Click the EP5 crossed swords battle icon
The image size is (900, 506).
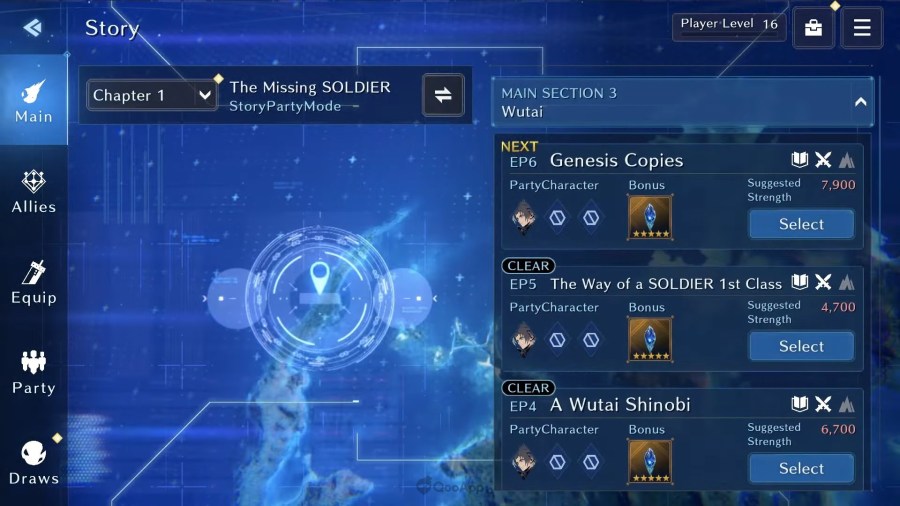(823, 283)
